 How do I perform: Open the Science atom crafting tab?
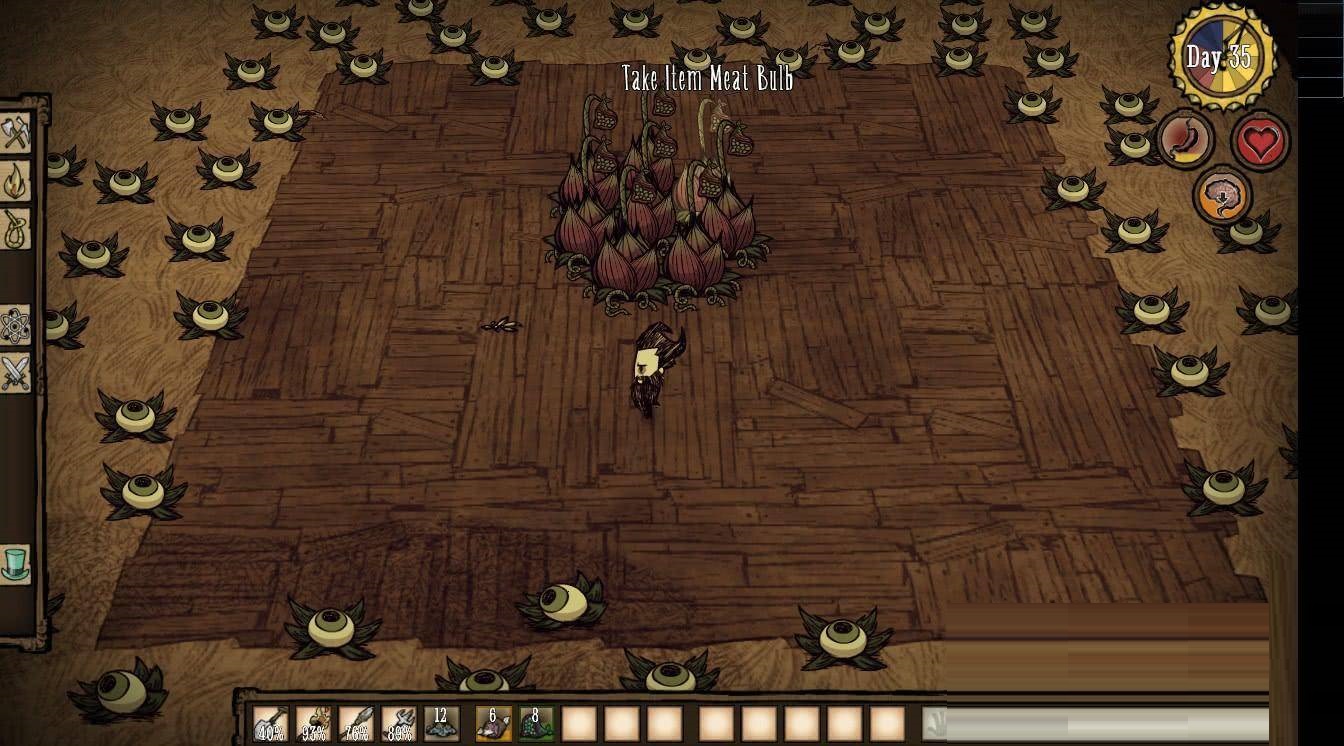[16, 325]
